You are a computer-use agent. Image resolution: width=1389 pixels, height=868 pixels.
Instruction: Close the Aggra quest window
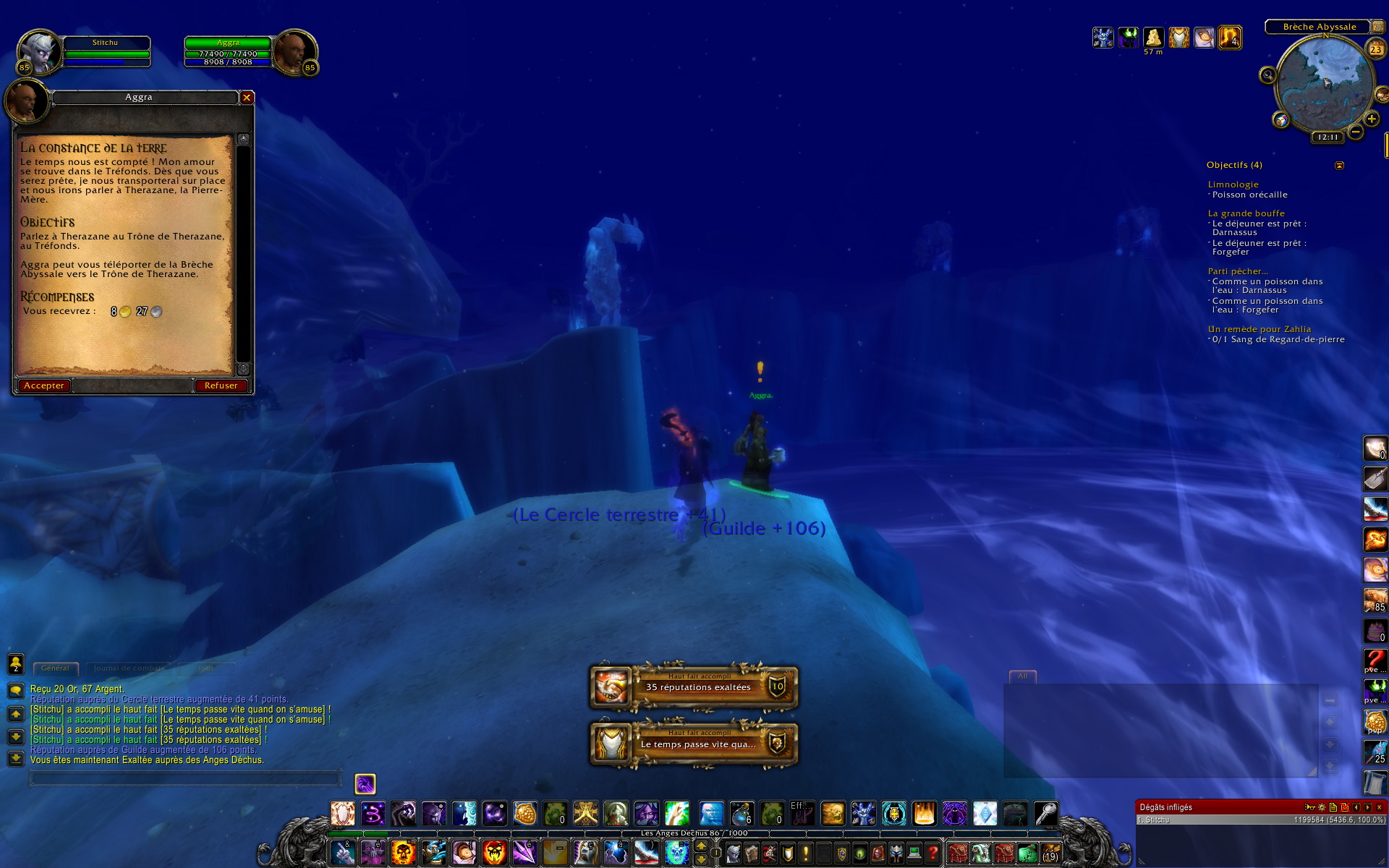point(247,97)
